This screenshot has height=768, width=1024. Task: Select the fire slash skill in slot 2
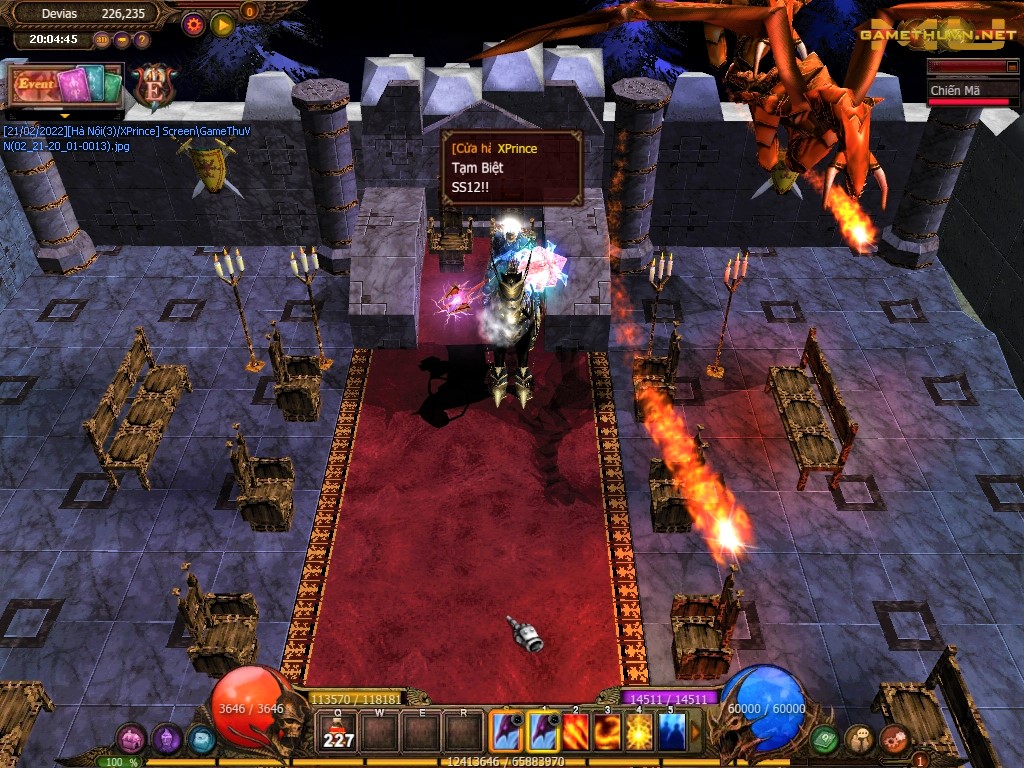coord(576,733)
